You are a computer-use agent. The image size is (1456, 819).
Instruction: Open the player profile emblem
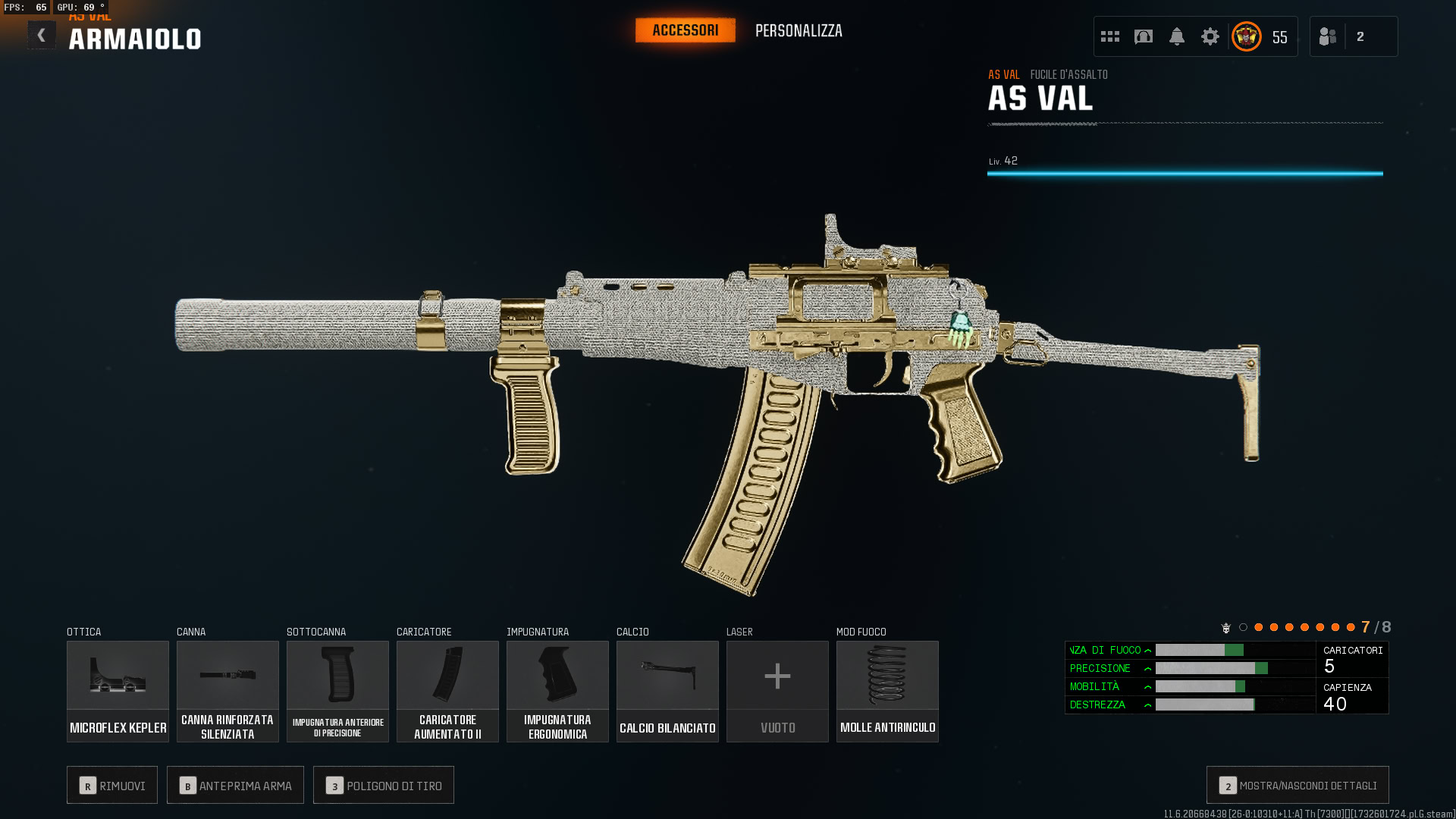1247,36
